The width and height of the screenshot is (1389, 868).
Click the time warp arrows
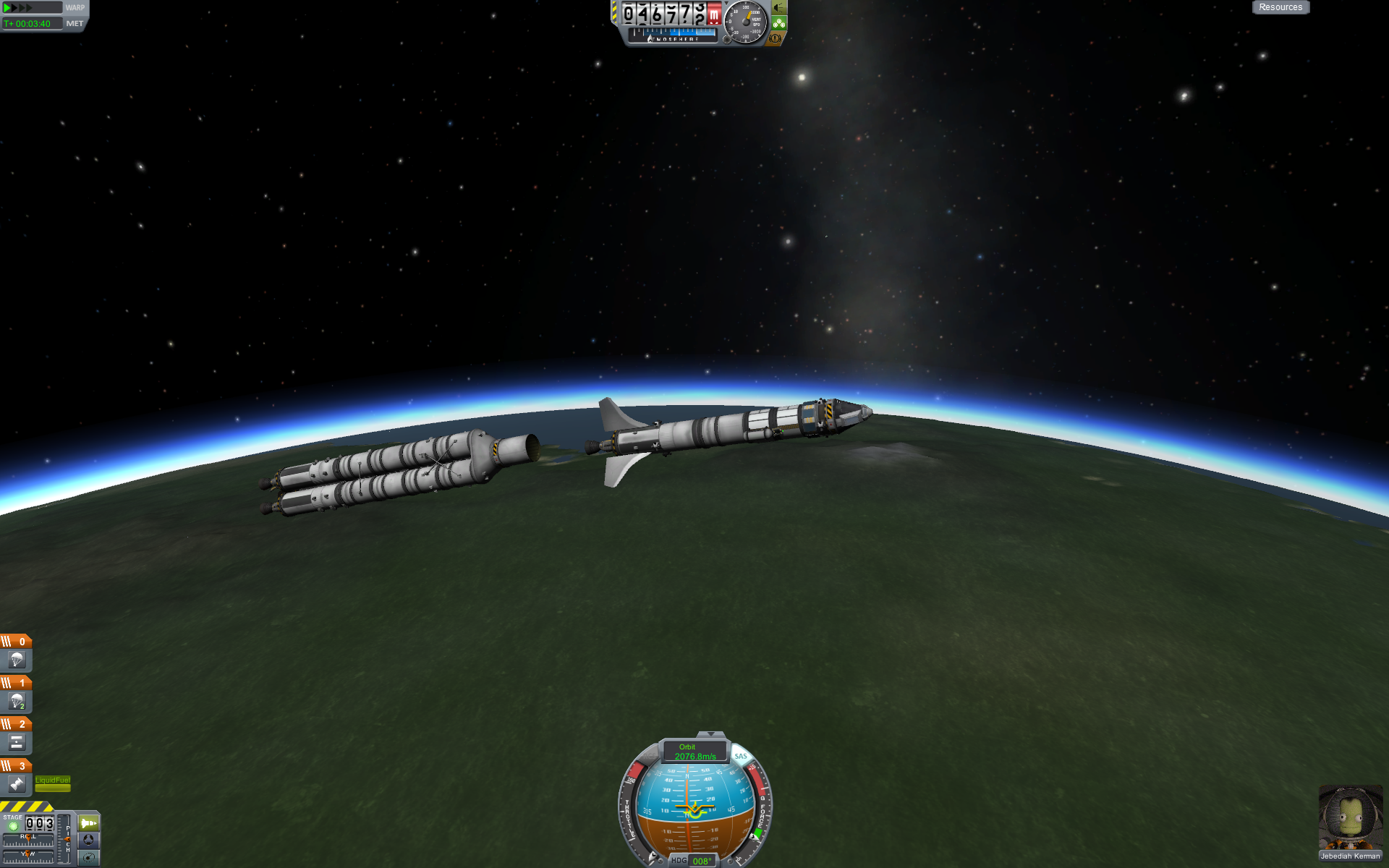pos(20,8)
